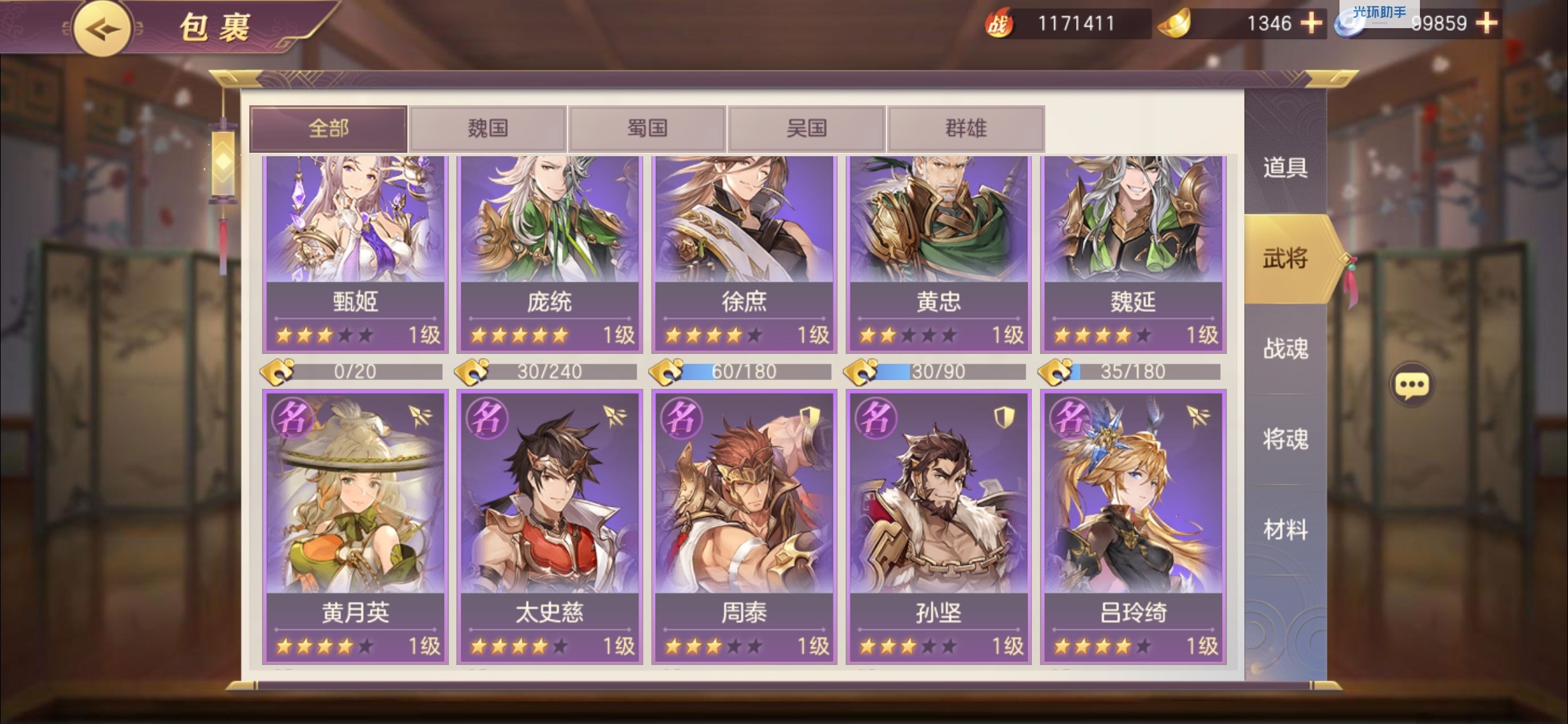Open the 道具 items category
1568x724 pixels.
(1285, 168)
